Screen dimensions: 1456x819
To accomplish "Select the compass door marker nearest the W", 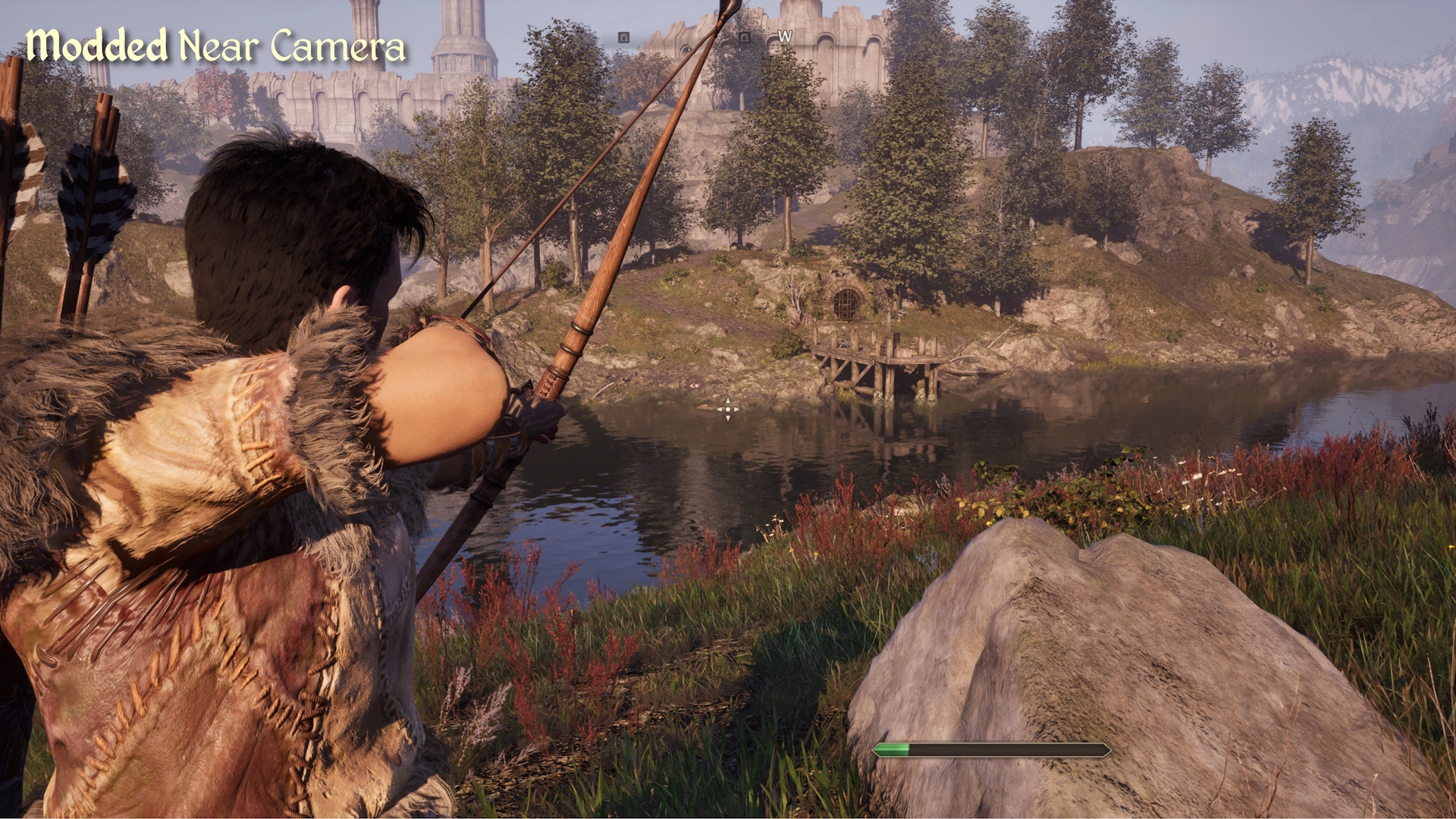I will tap(744, 36).
